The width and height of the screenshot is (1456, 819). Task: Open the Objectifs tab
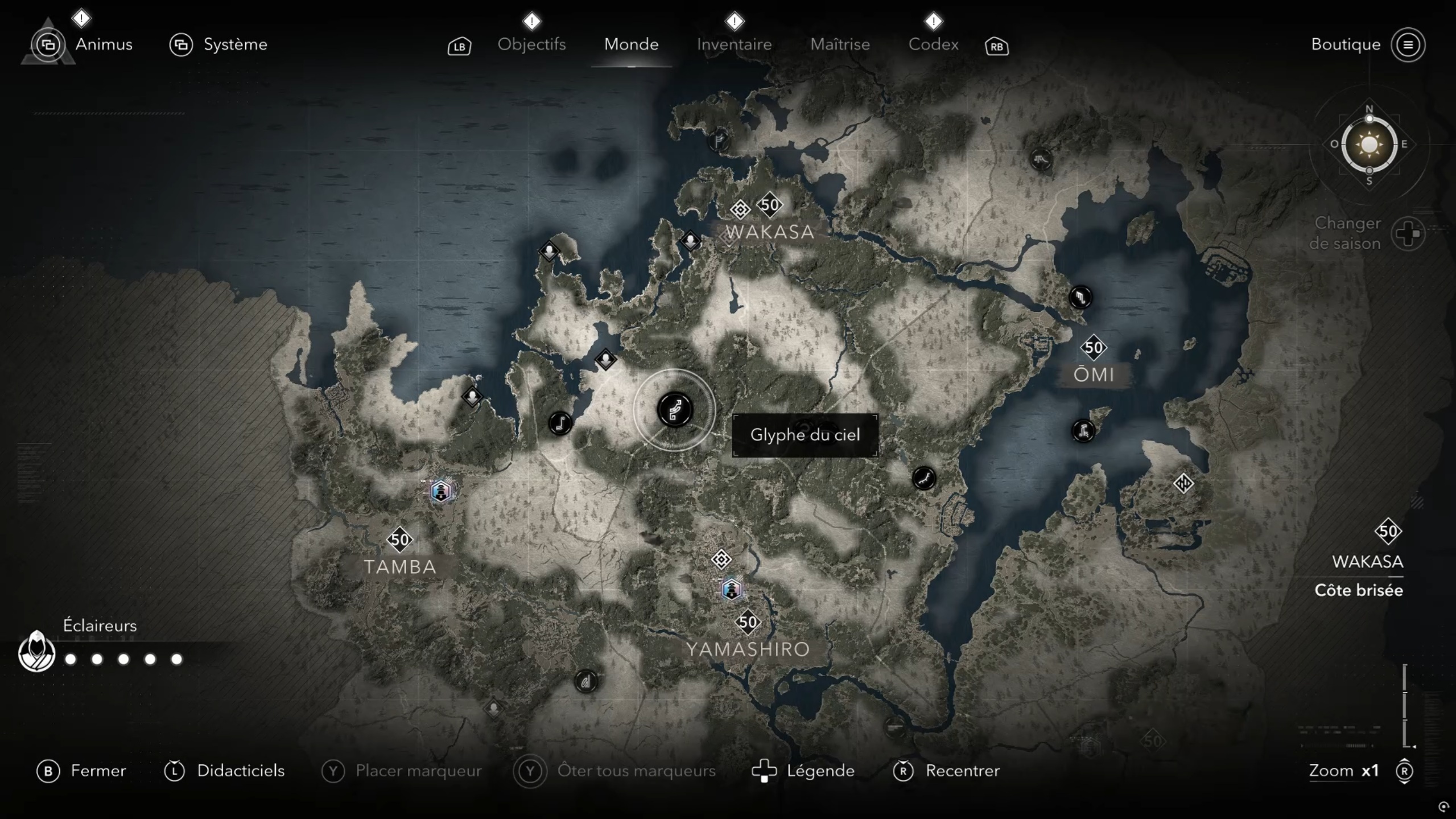(x=531, y=44)
